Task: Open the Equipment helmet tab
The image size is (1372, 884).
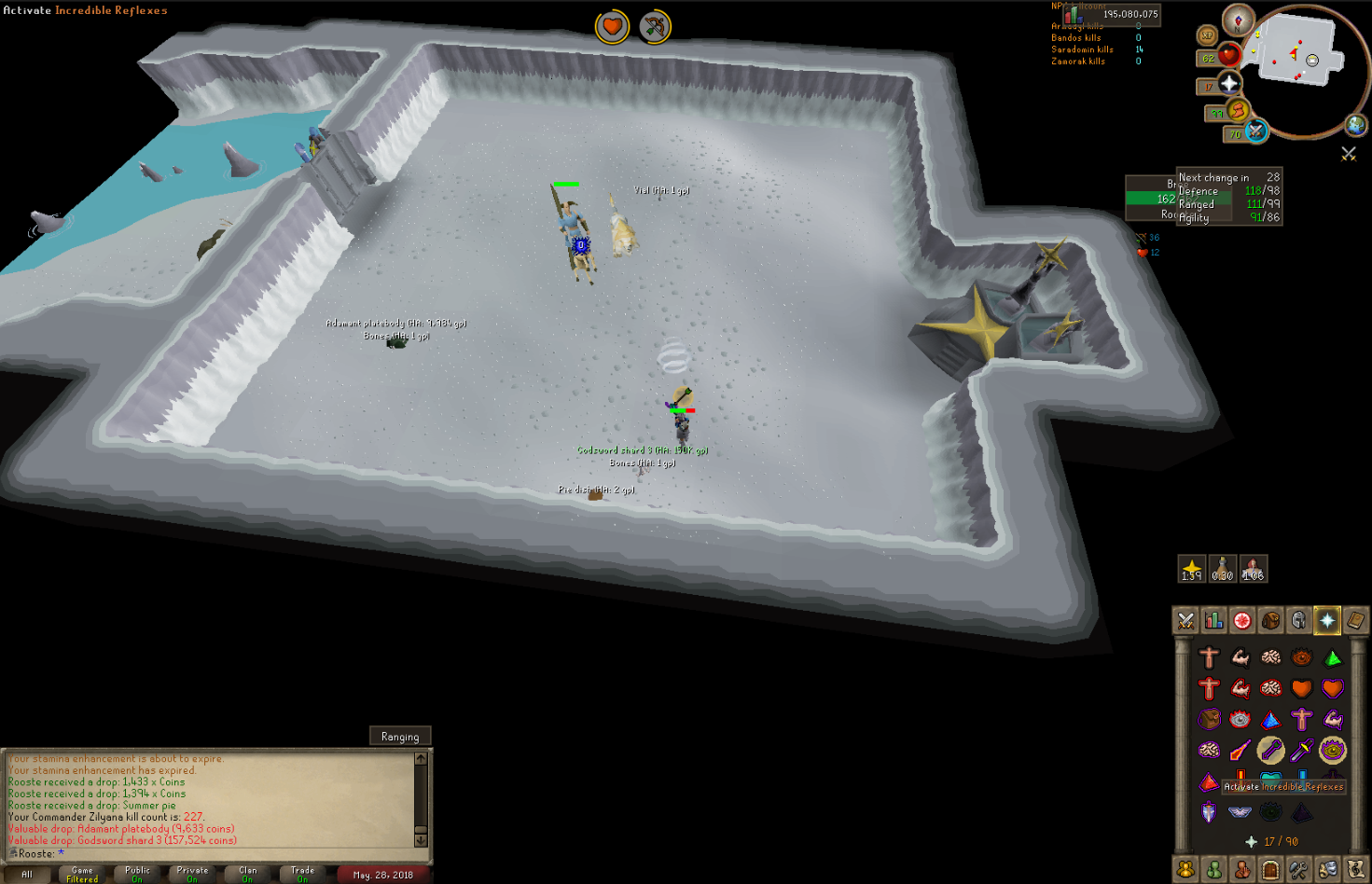Action: (x=1298, y=620)
